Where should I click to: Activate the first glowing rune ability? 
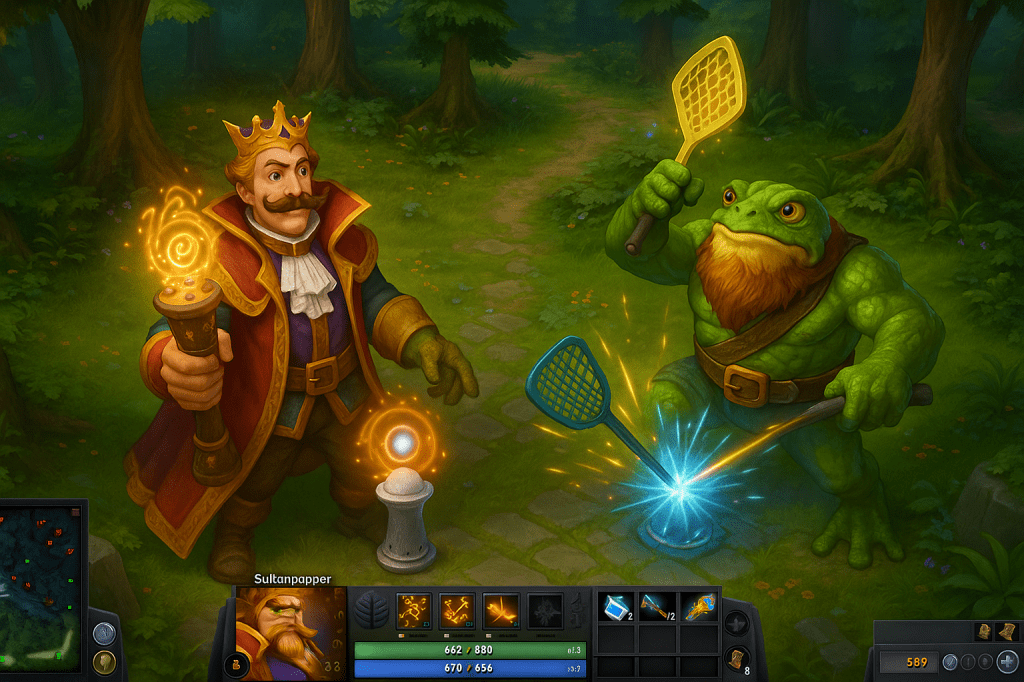[413, 609]
